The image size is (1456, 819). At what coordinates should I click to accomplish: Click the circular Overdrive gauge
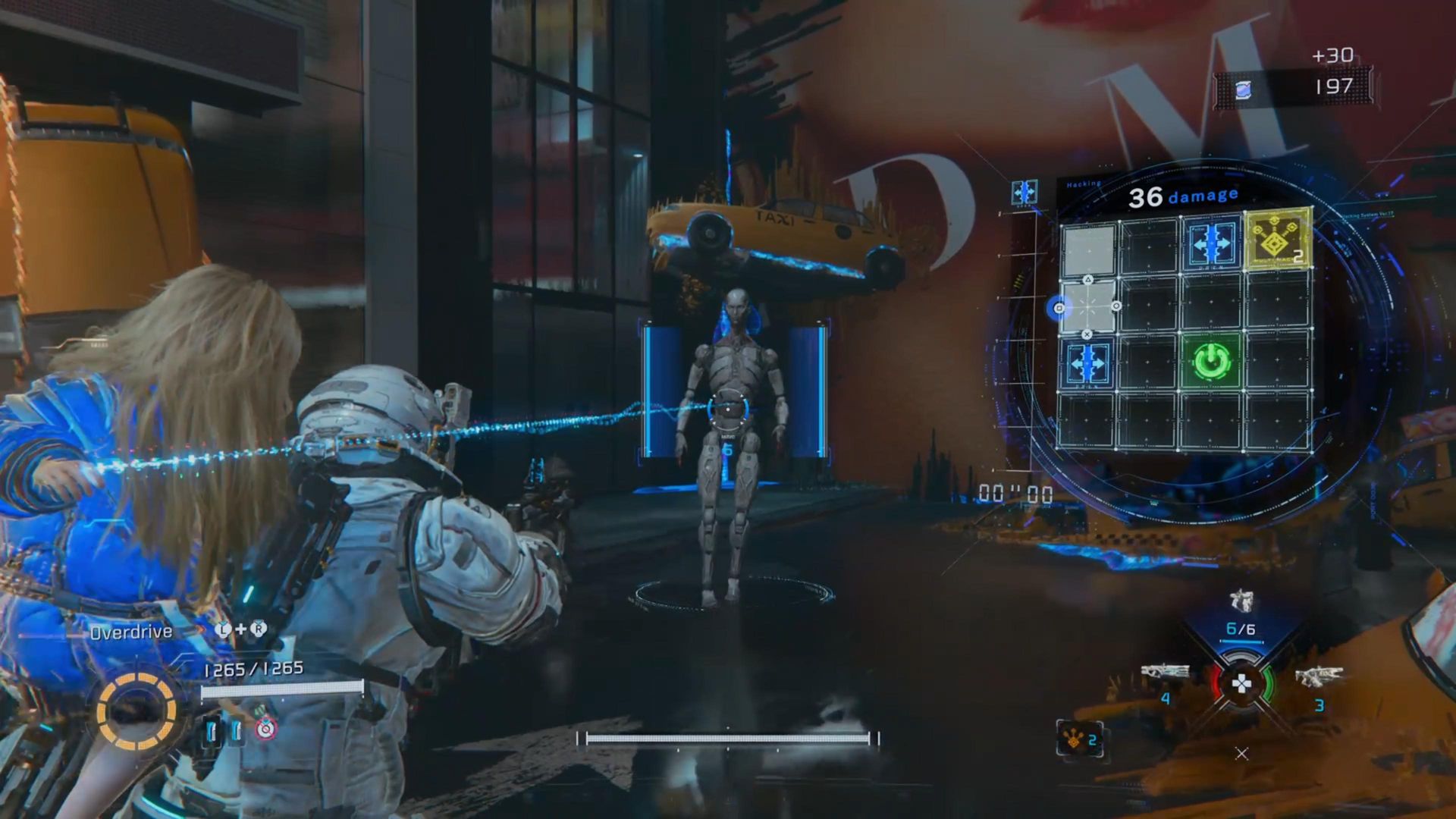click(136, 711)
